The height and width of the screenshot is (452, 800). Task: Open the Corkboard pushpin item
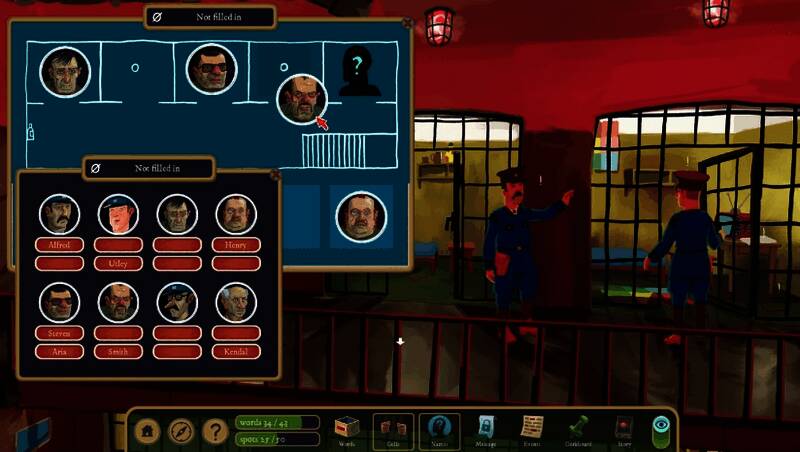click(x=579, y=429)
